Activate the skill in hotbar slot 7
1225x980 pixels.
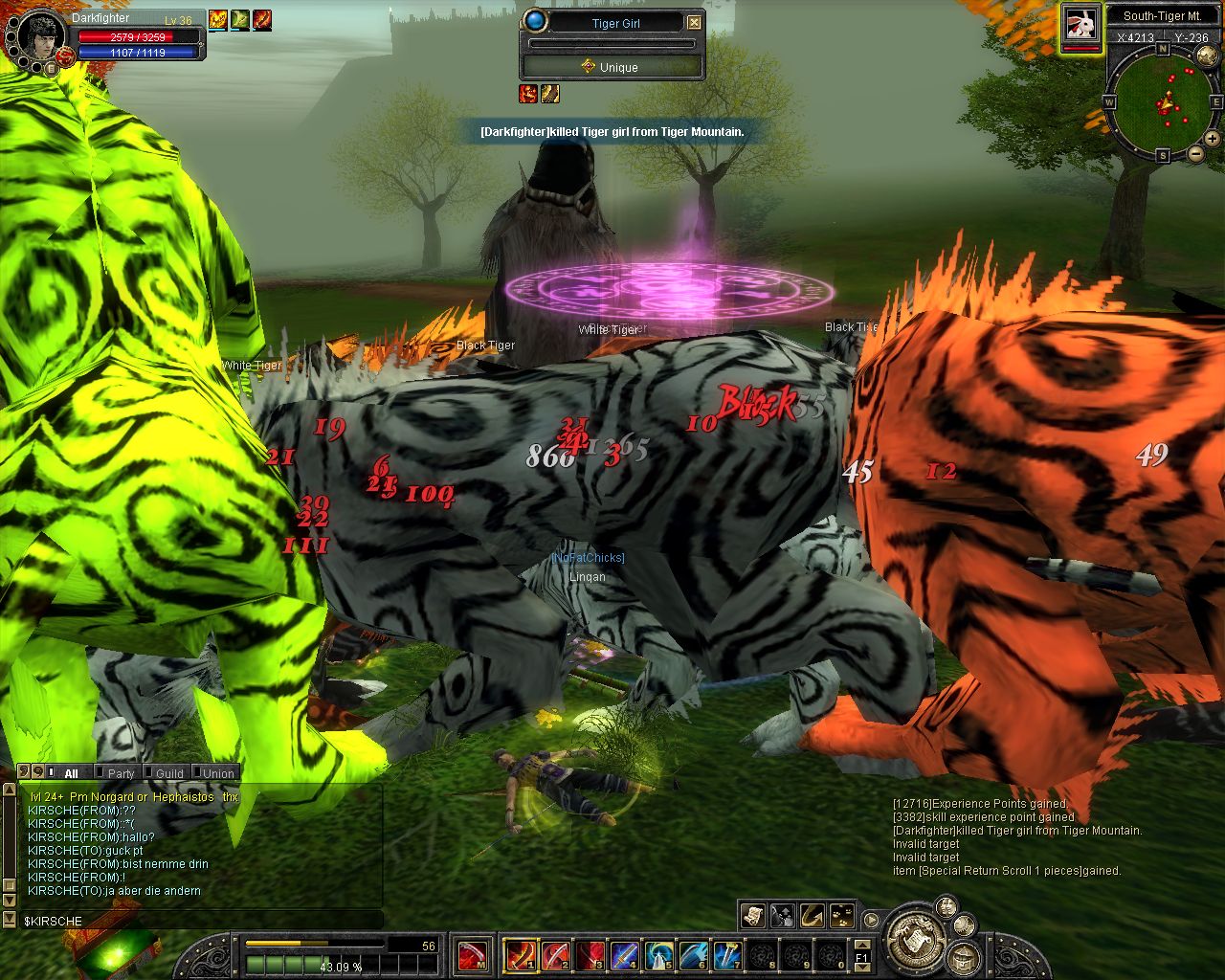pos(728,954)
